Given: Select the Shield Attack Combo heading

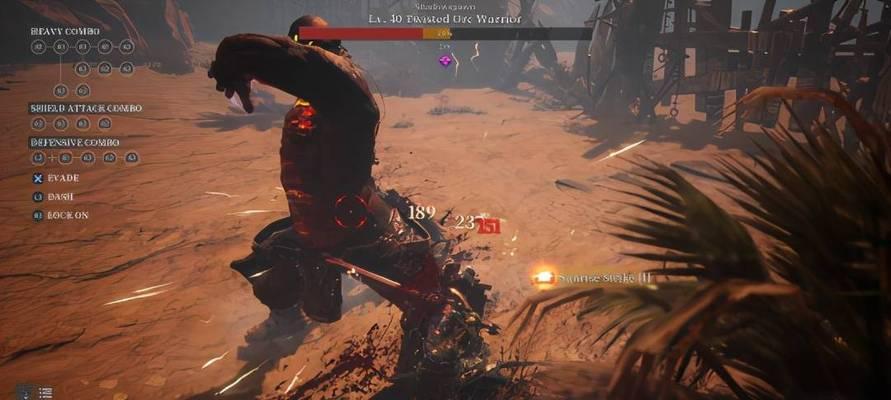Looking at the screenshot, I should [85, 108].
